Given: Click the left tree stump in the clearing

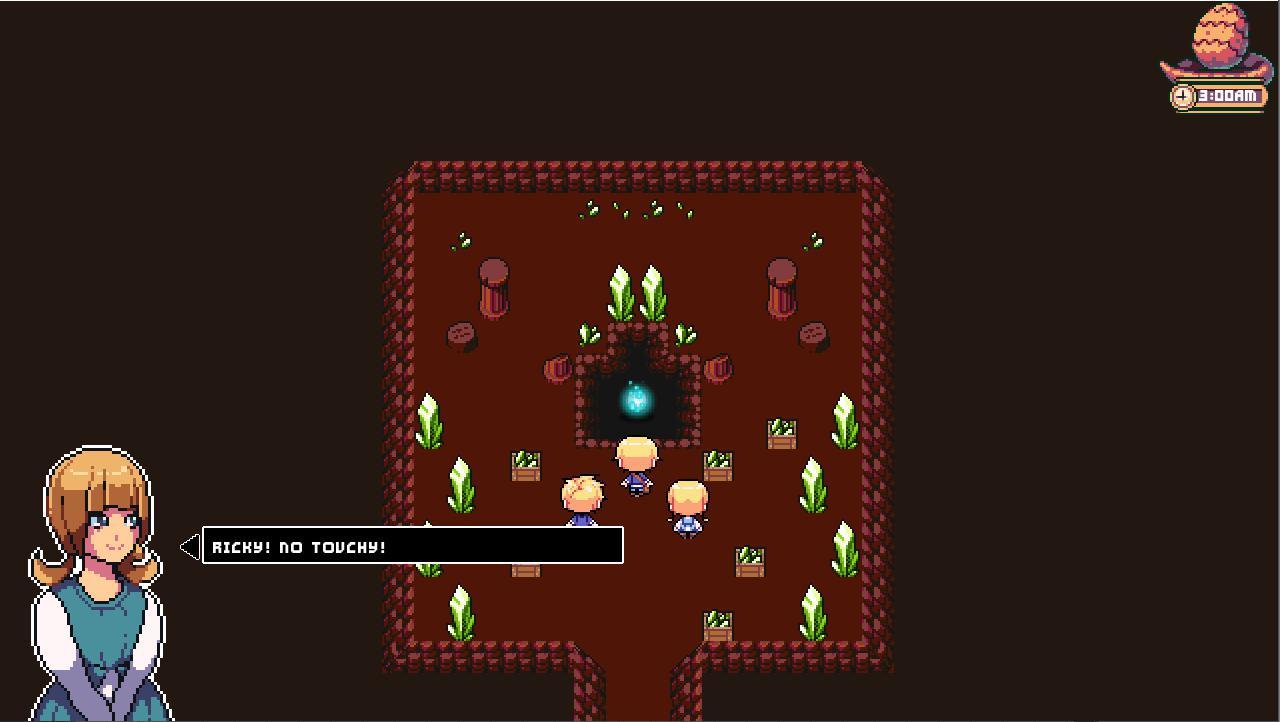Looking at the screenshot, I should 495,290.
